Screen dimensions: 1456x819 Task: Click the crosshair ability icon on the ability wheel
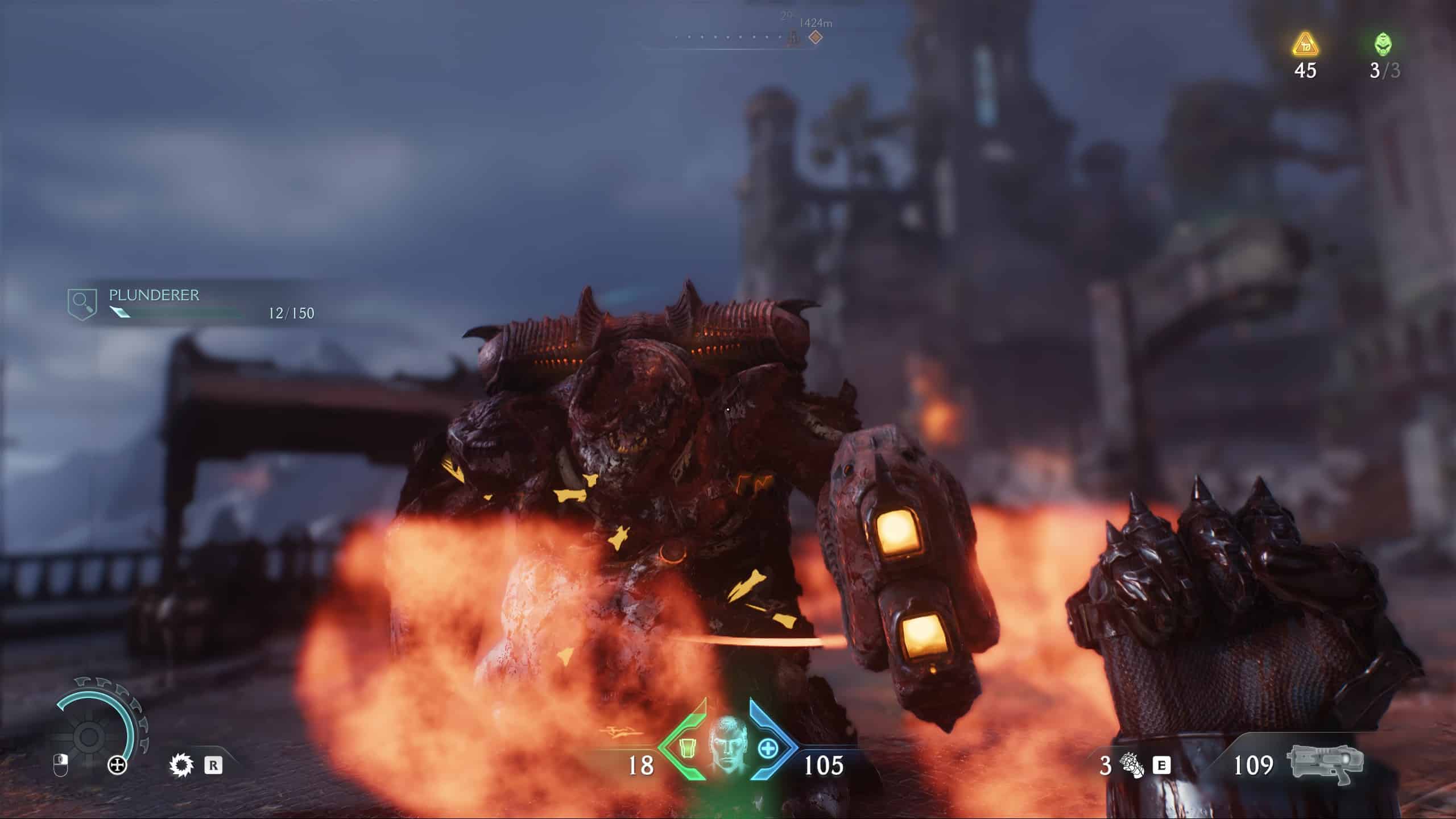click(117, 766)
